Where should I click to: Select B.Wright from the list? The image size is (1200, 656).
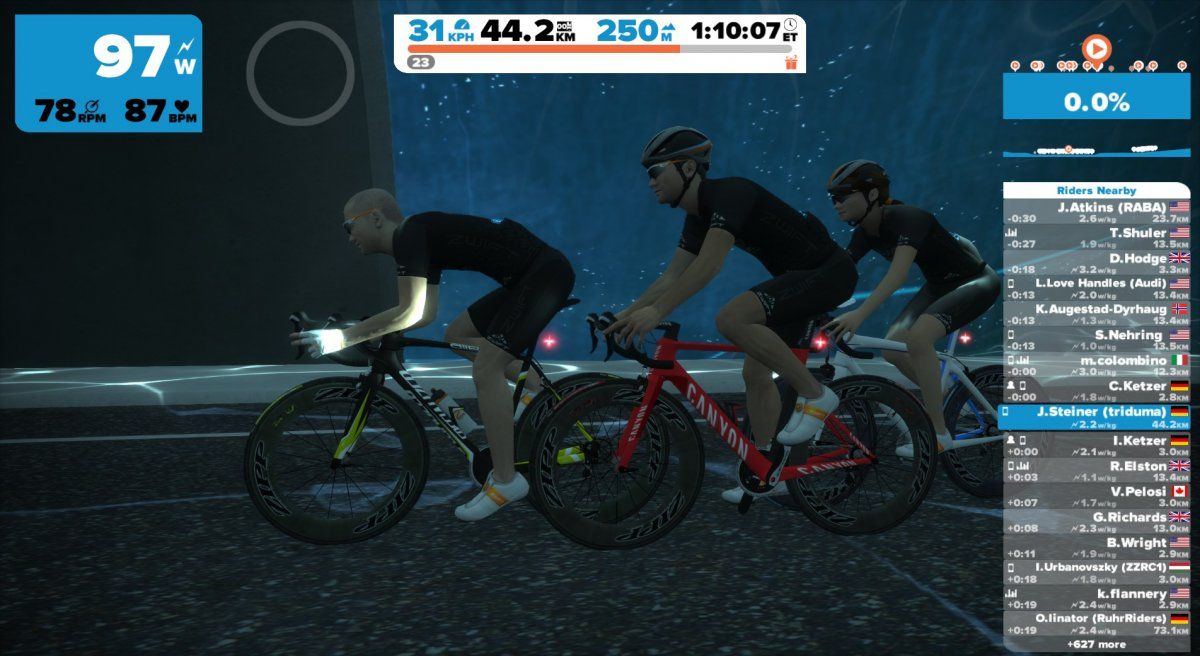click(x=1097, y=547)
